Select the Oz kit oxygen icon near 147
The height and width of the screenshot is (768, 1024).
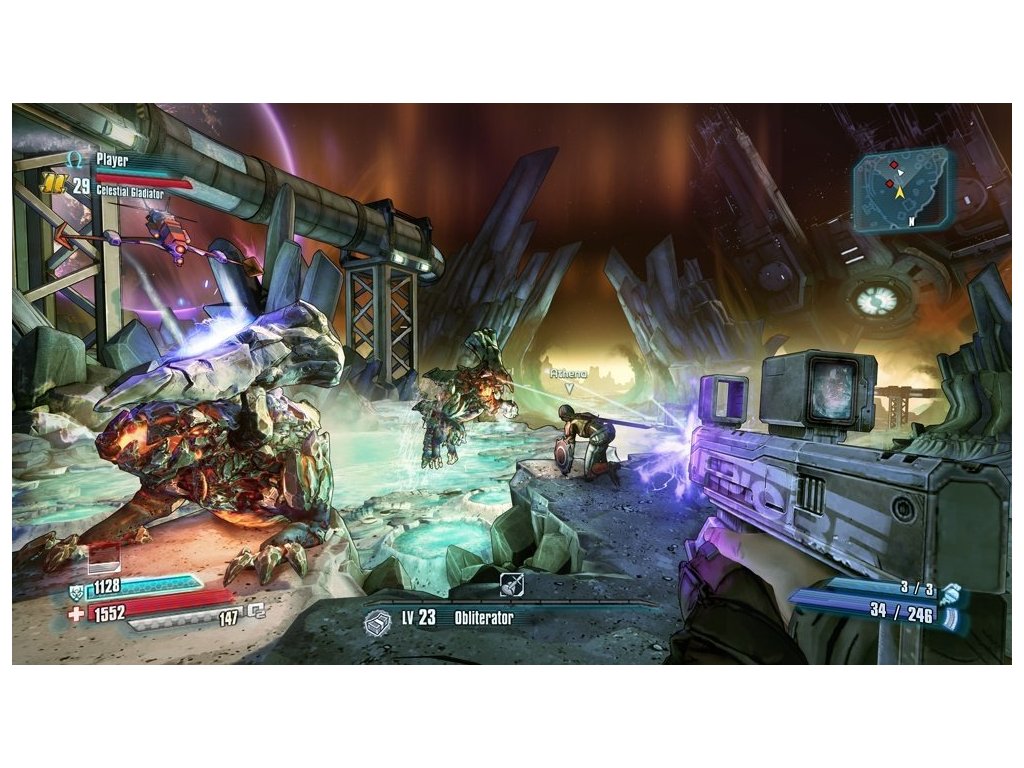[256, 608]
